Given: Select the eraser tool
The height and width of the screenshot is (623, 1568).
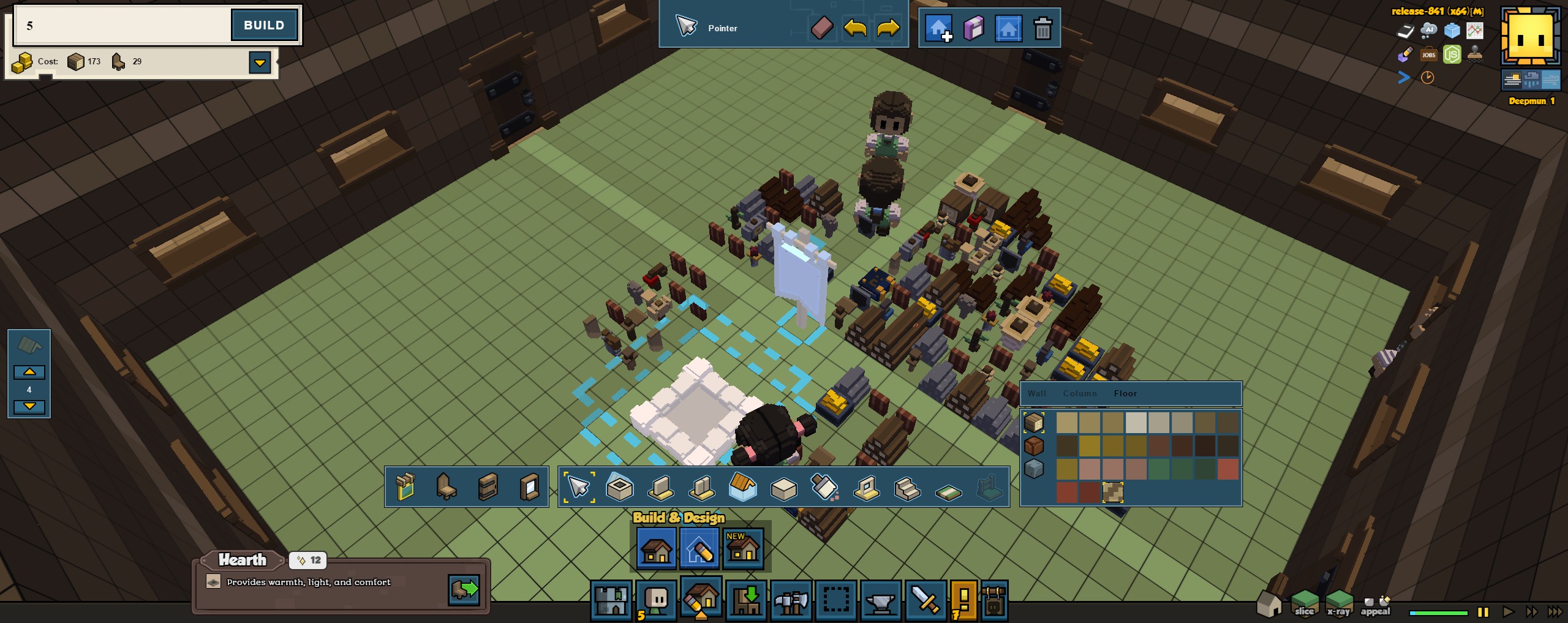Looking at the screenshot, I should click(822, 28).
